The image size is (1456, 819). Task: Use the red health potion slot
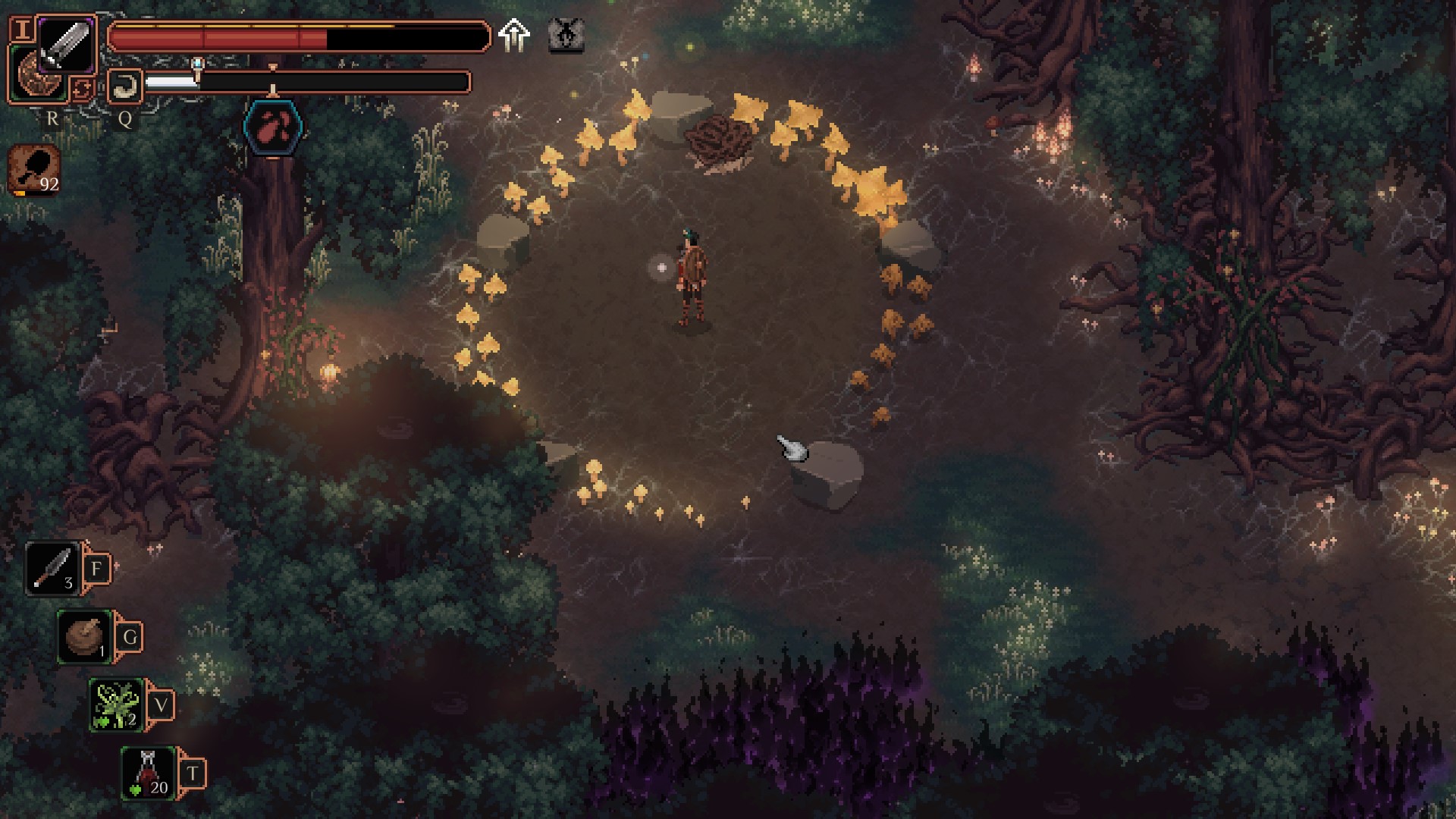(x=149, y=773)
